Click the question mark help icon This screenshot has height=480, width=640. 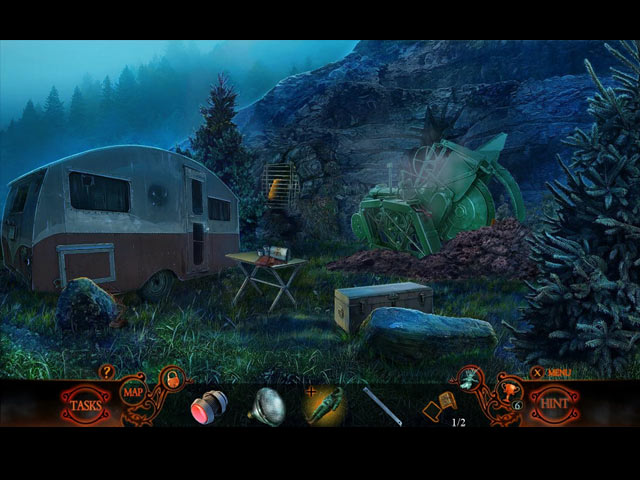[107, 372]
